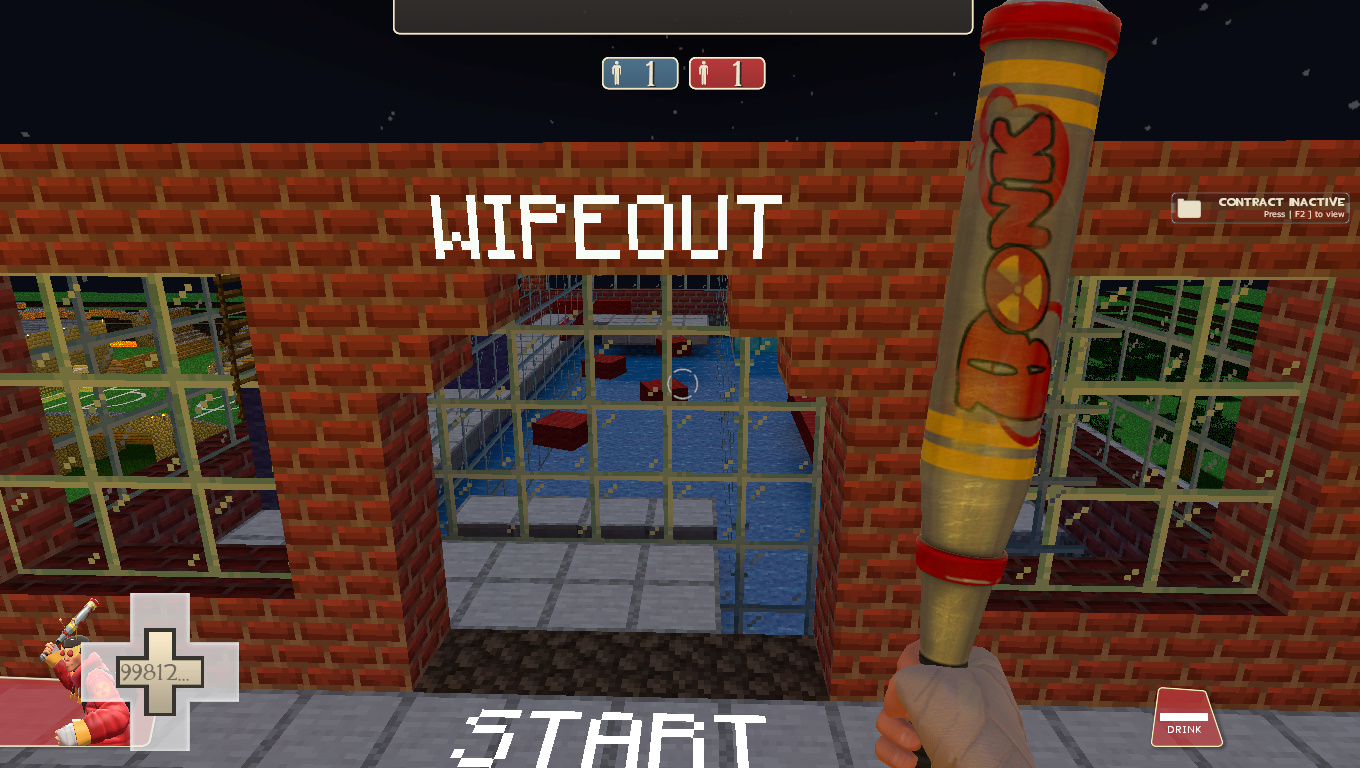The height and width of the screenshot is (768, 1360).
Task: Expand the top message box
Action: point(683,15)
